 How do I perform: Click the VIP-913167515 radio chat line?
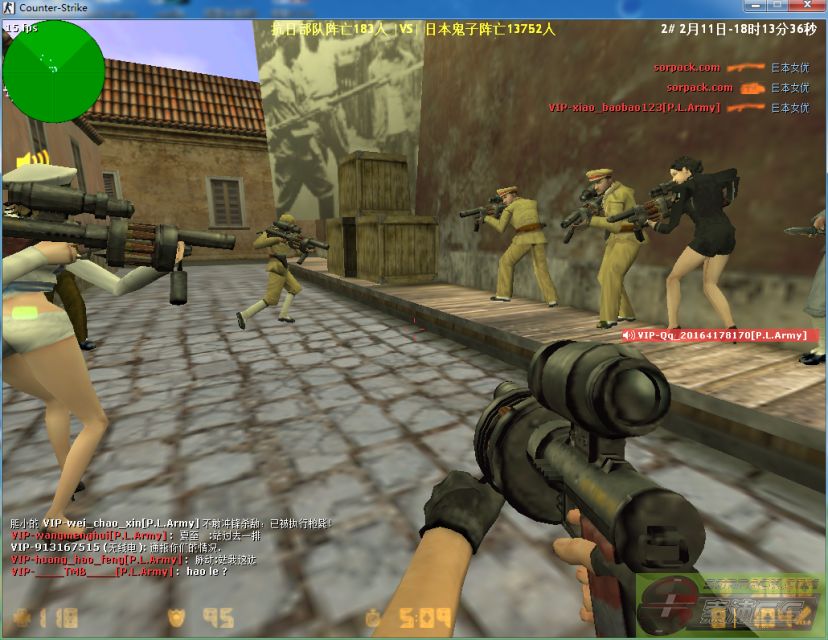click(133, 548)
